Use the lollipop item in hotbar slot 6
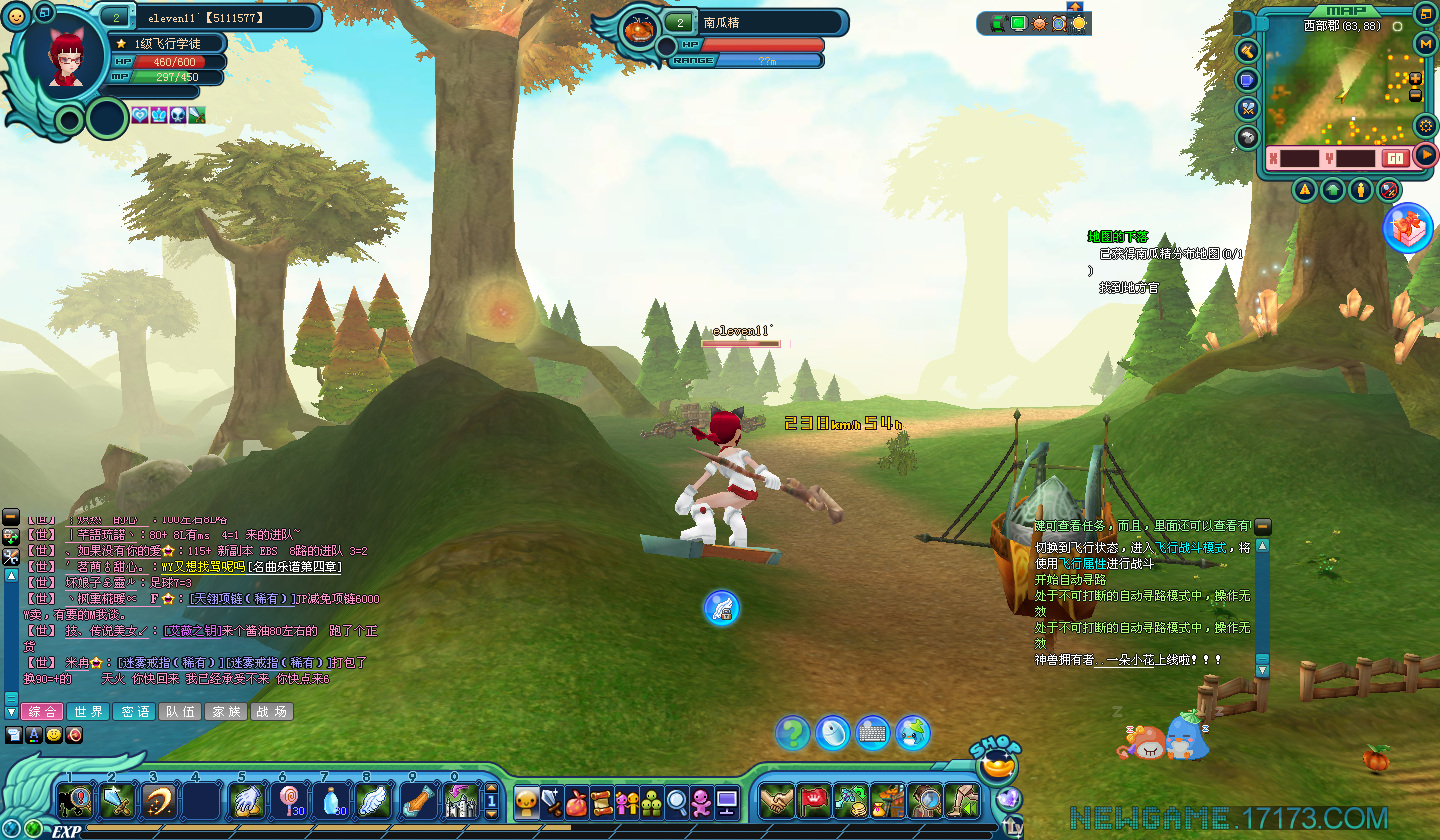Viewport: 1440px width, 840px height. [x=288, y=801]
